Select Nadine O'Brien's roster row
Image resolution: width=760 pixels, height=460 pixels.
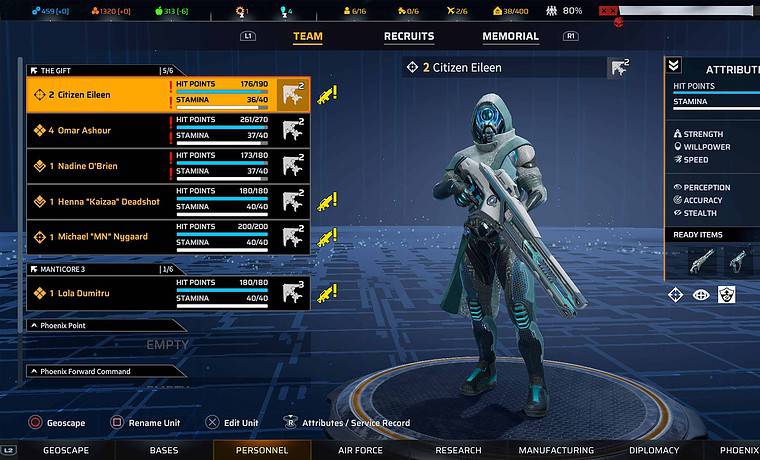(x=100, y=166)
